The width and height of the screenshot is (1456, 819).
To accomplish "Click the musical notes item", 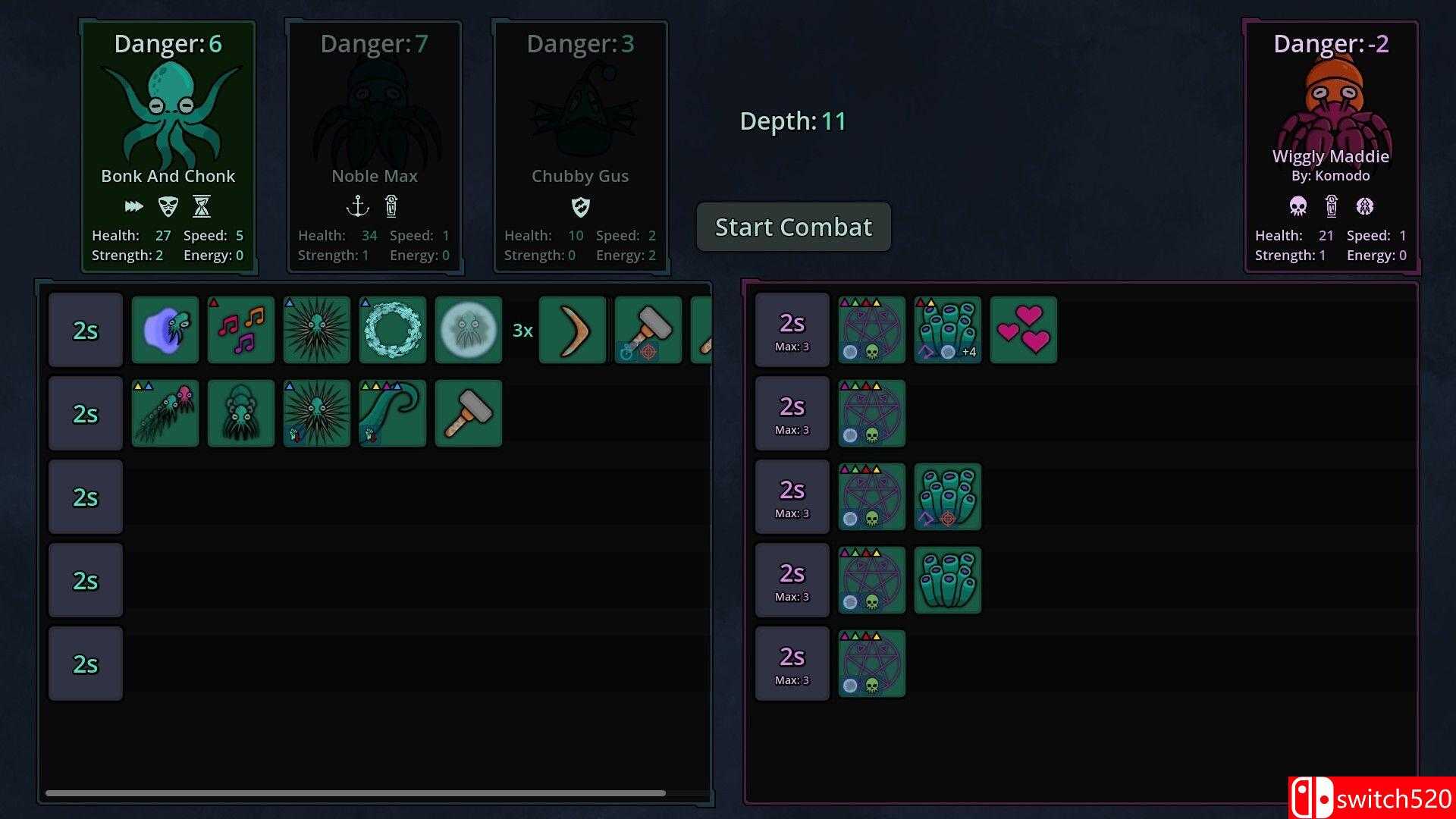I will [240, 329].
